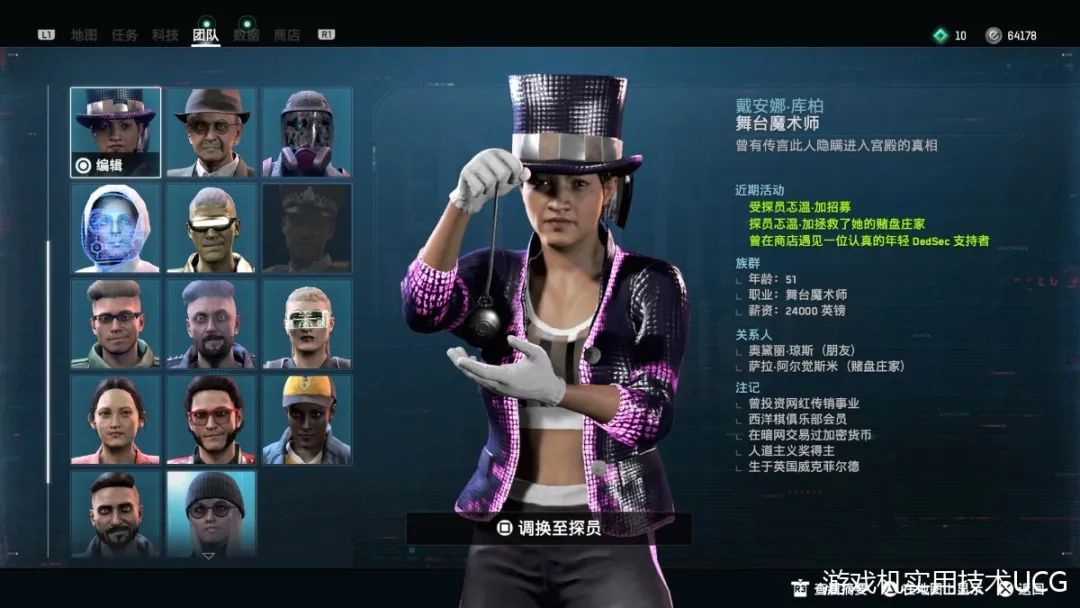Switch to the 数据 tab
This screenshot has width=1080, height=608.
point(246,35)
